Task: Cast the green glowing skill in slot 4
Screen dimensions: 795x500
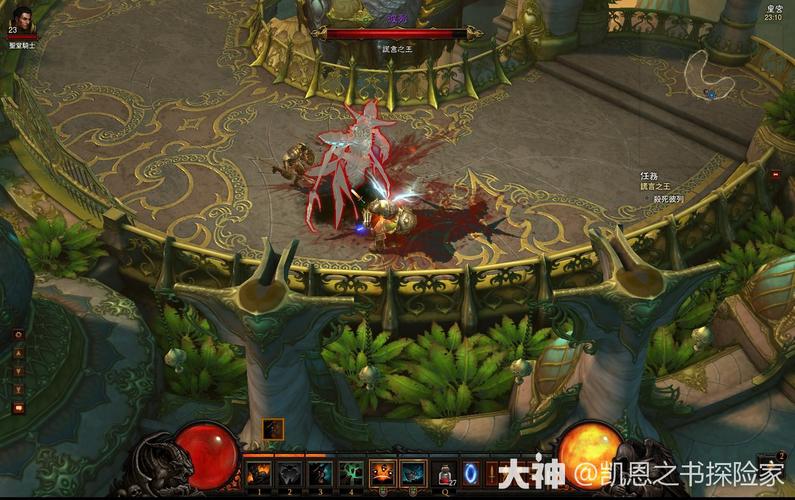Action: tap(351, 473)
